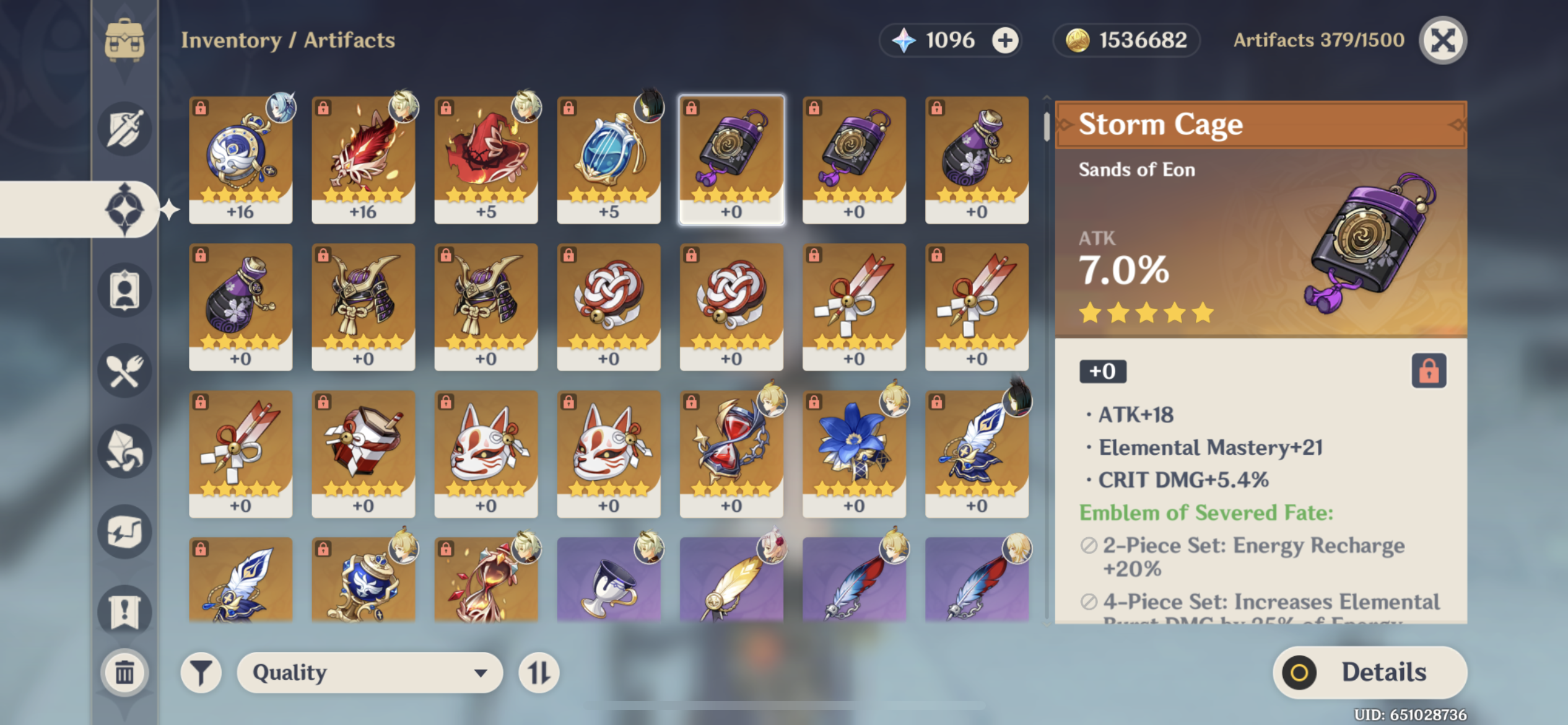Unlock the +16 Emblem circlet artifact
This screenshot has width=1568, height=725.
click(199, 107)
